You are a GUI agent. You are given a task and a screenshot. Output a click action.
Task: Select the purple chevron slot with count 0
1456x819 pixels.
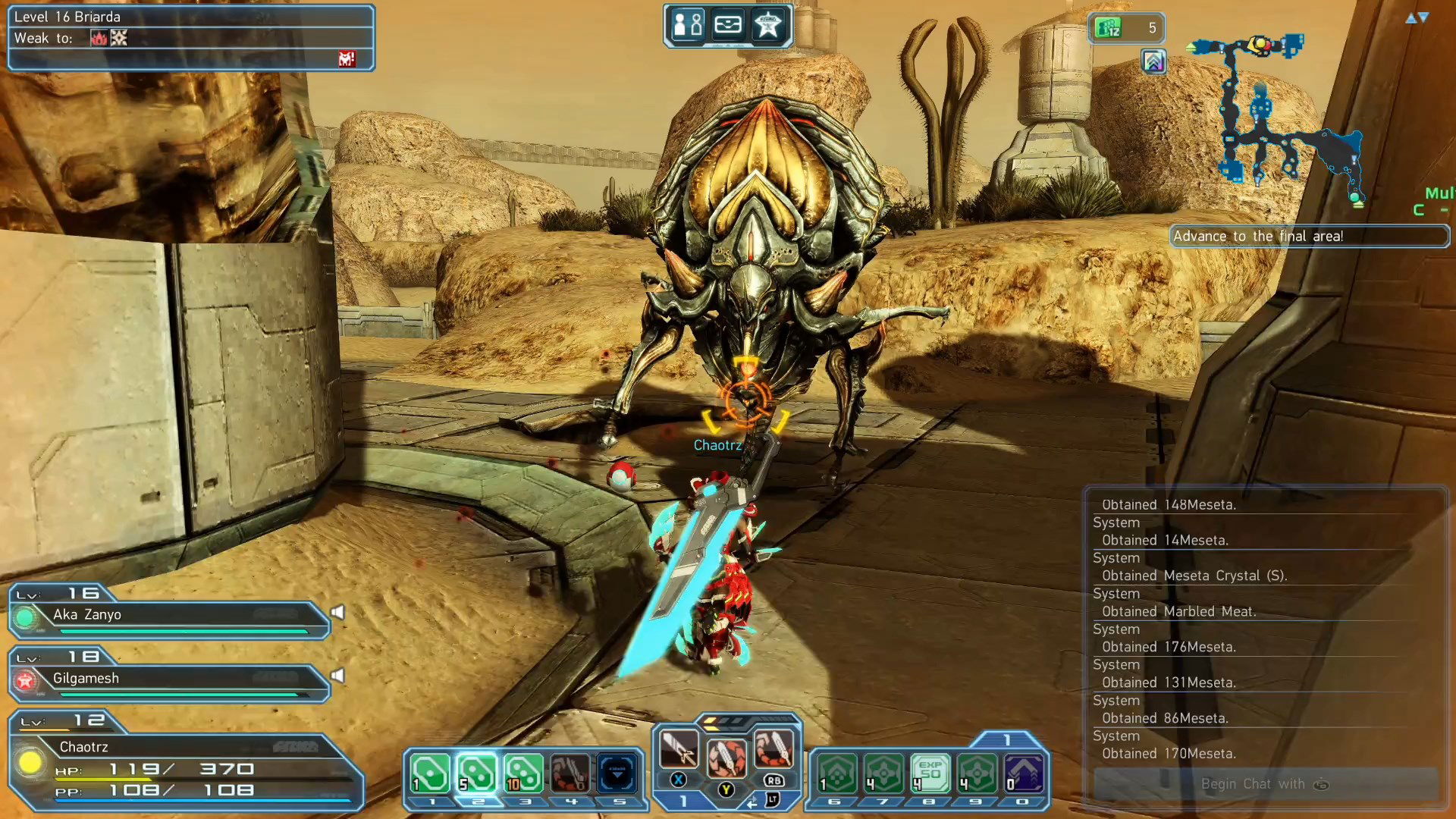pyautogui.click(x=1024, y=773)
